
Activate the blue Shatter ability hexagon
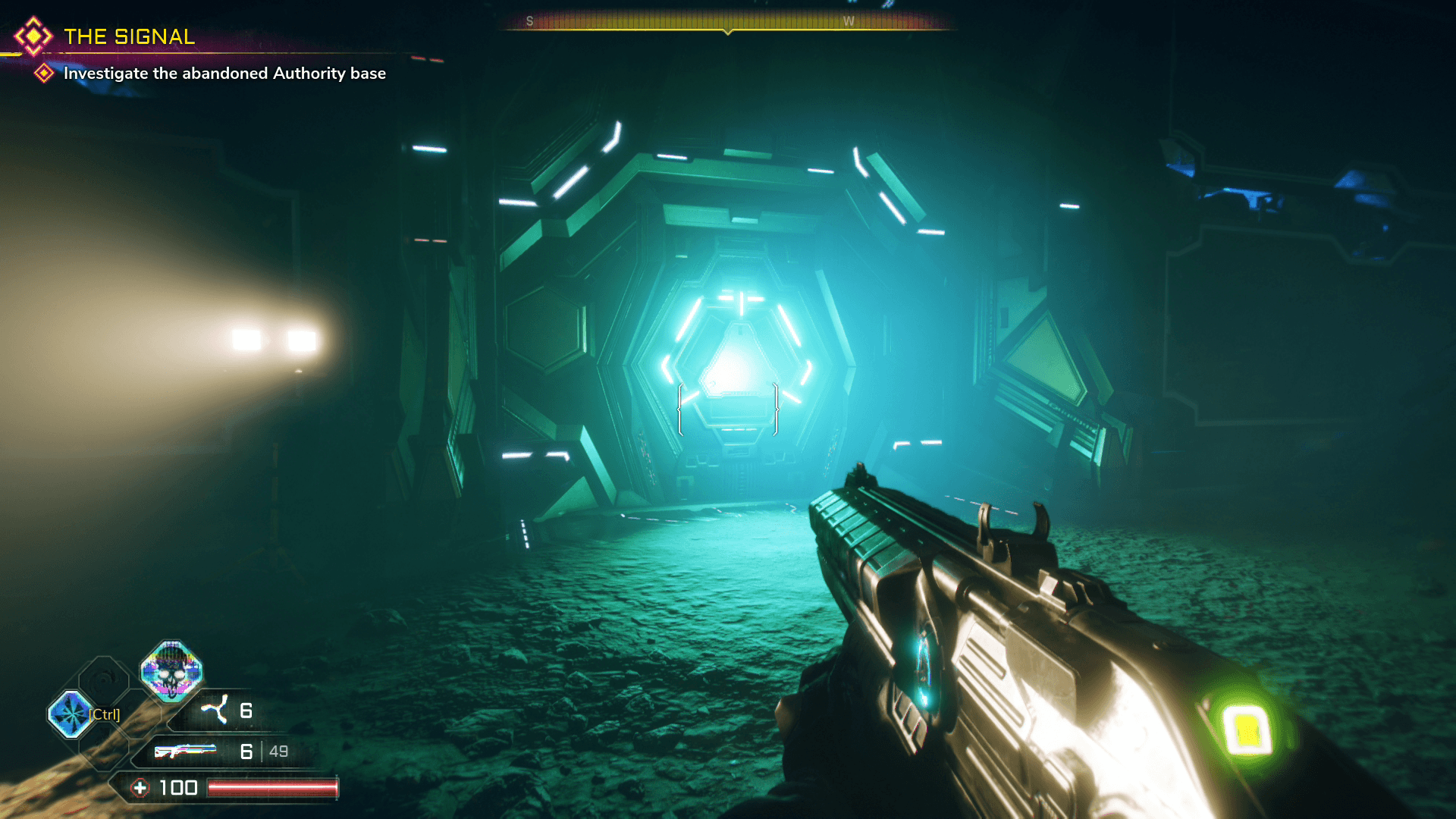coord(71,714)
